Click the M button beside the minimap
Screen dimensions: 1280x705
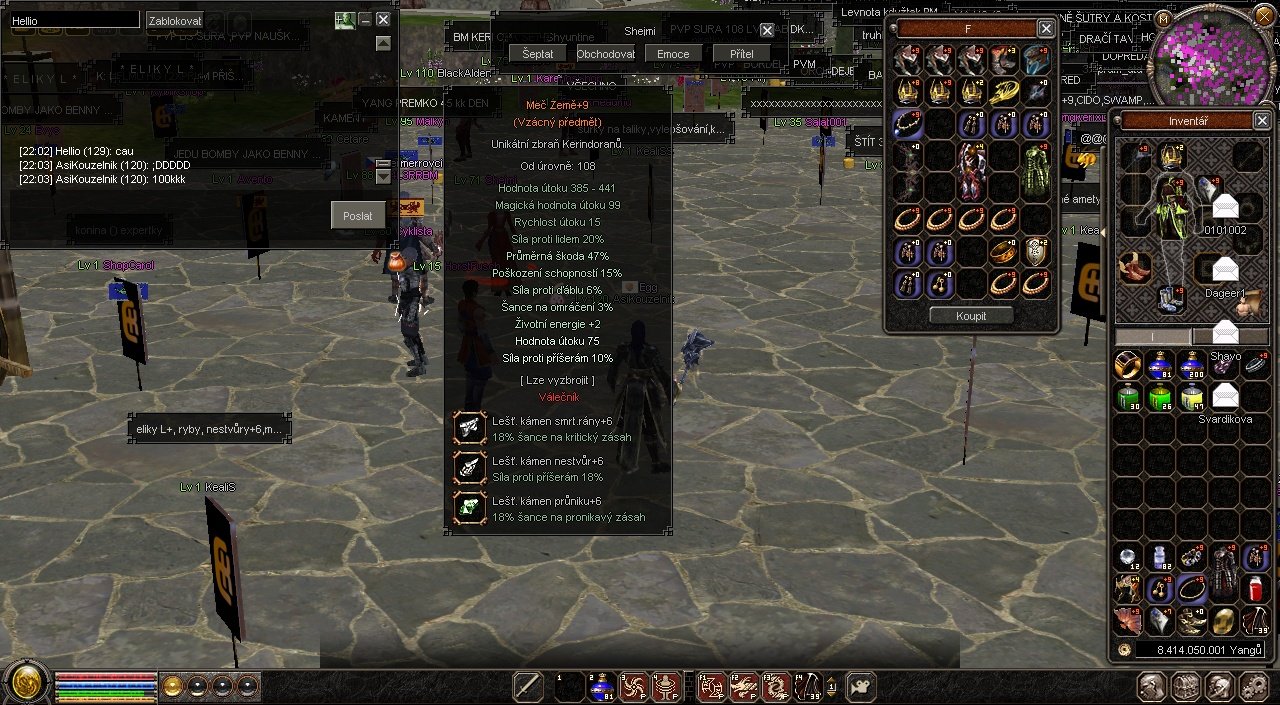tap(1163, 18)
